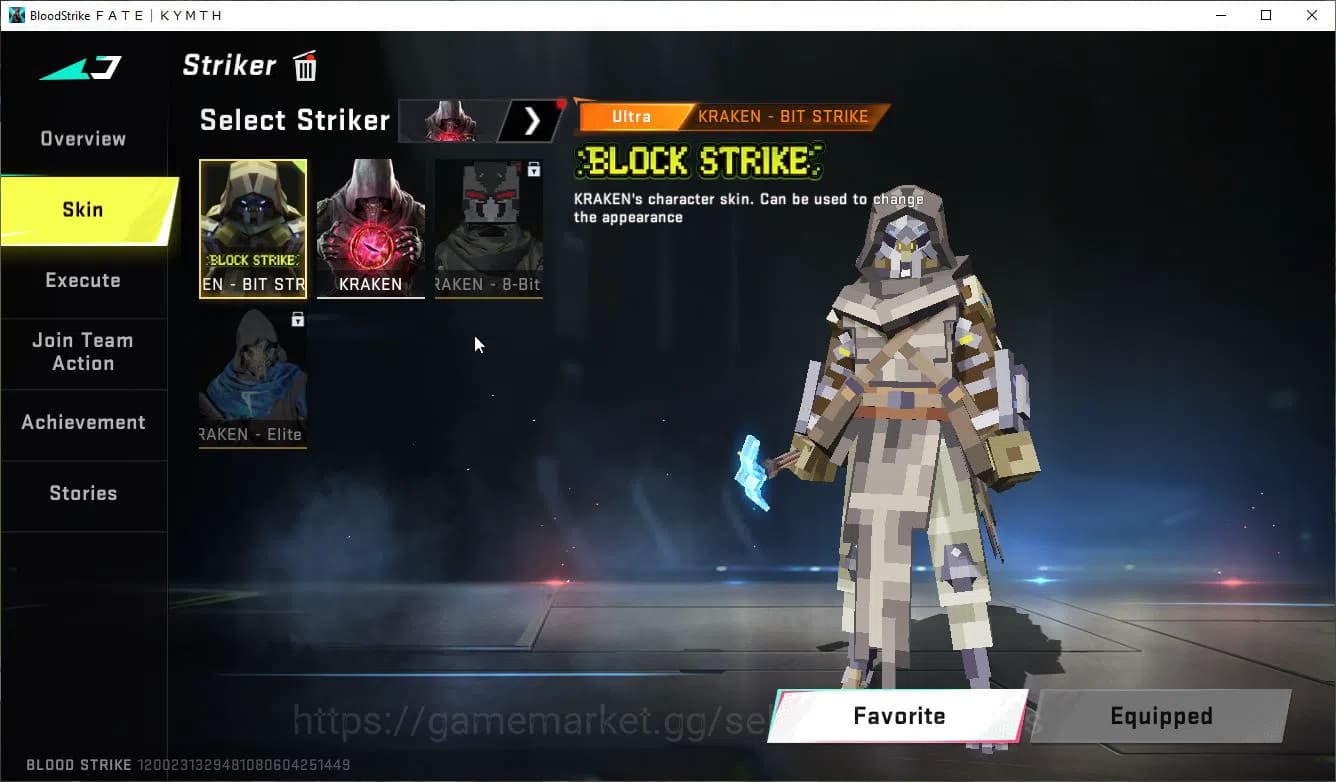Delete the striker using the trash icon
1336x782 pixels.
pos(304,66)
